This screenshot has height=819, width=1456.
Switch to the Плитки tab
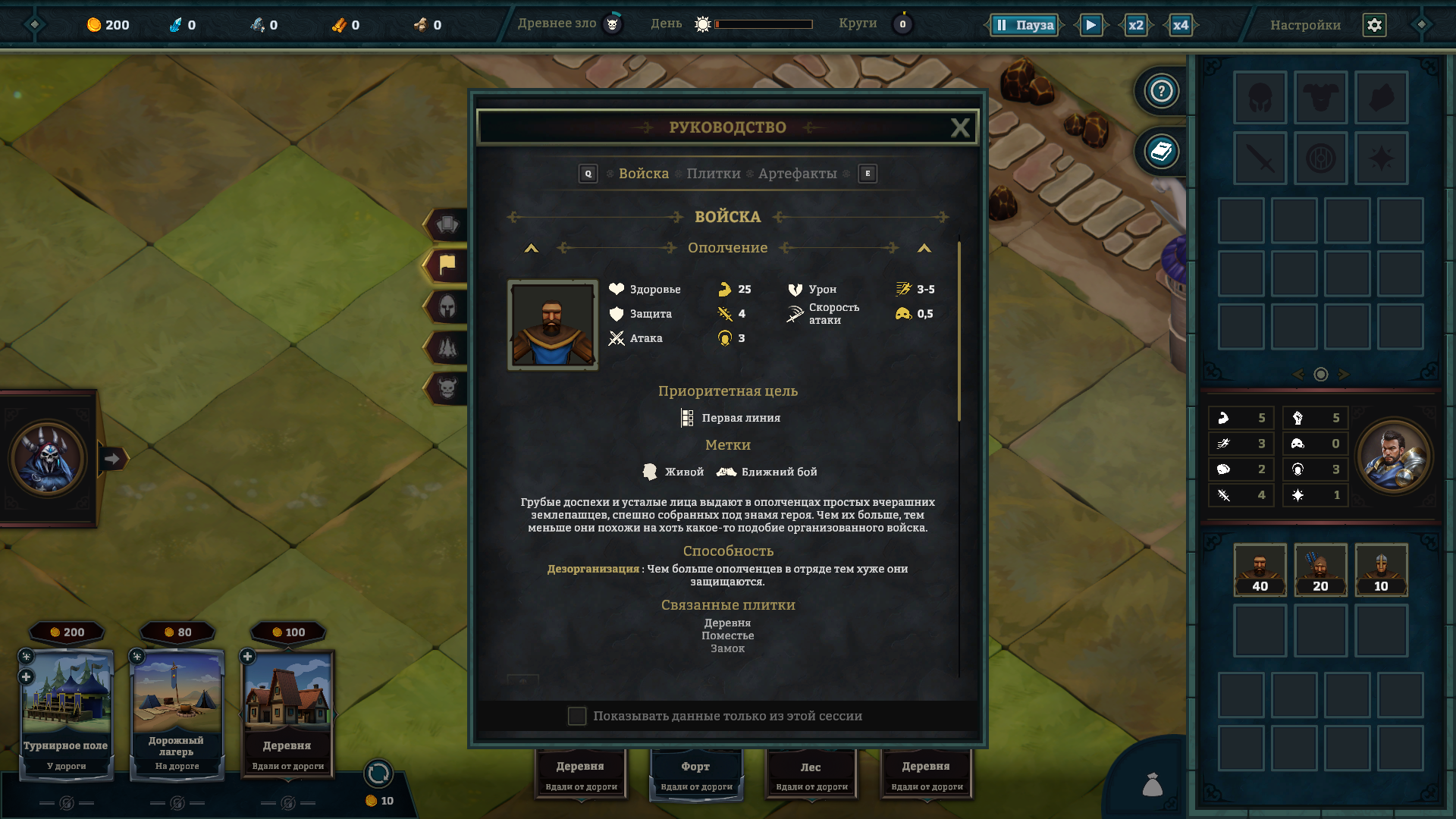(713, 174)
